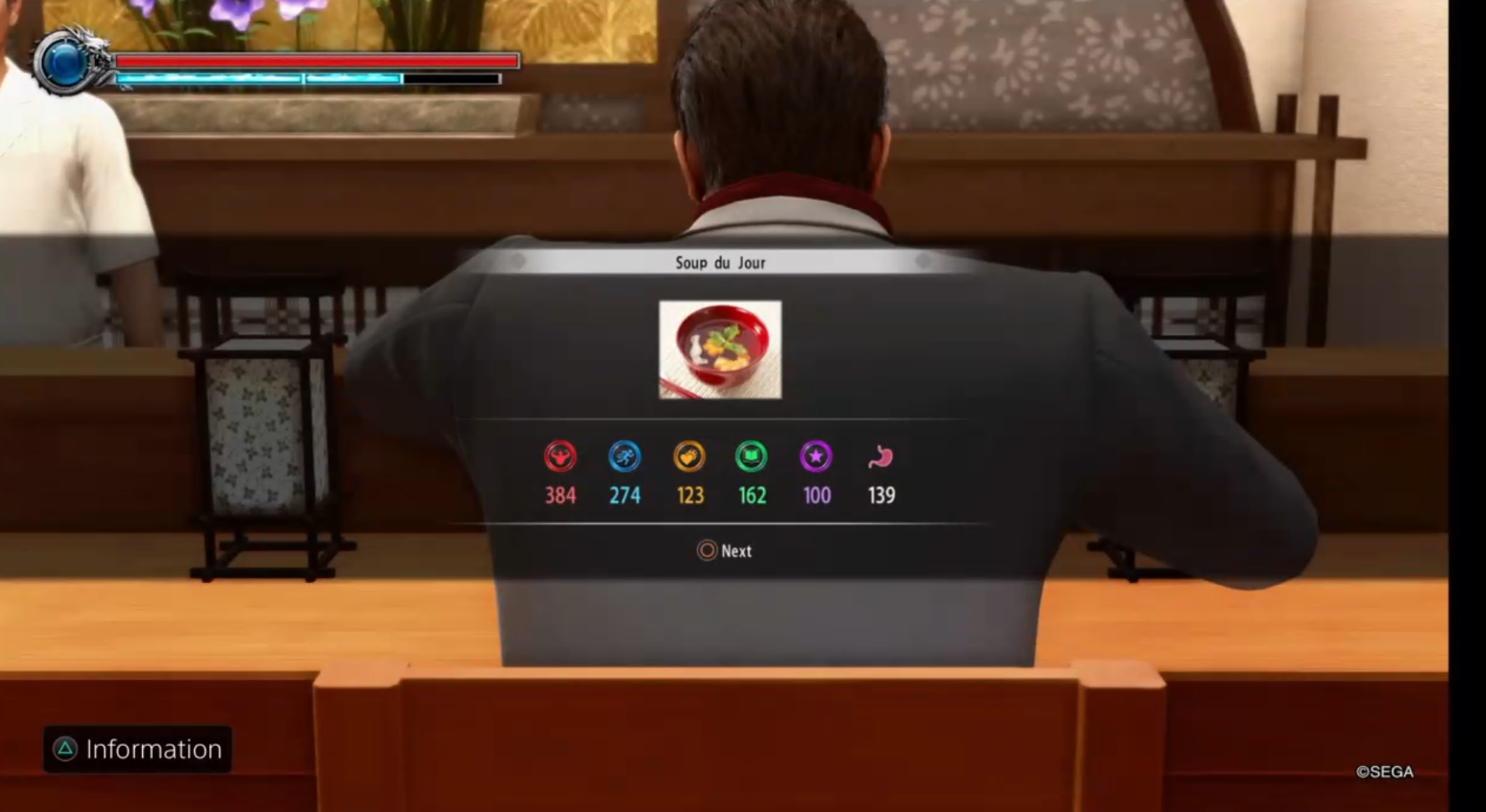This screenshot has height=812, width=1486.
Task: Click the triangle button symbol before Information
Action: (x=65, y=749)
